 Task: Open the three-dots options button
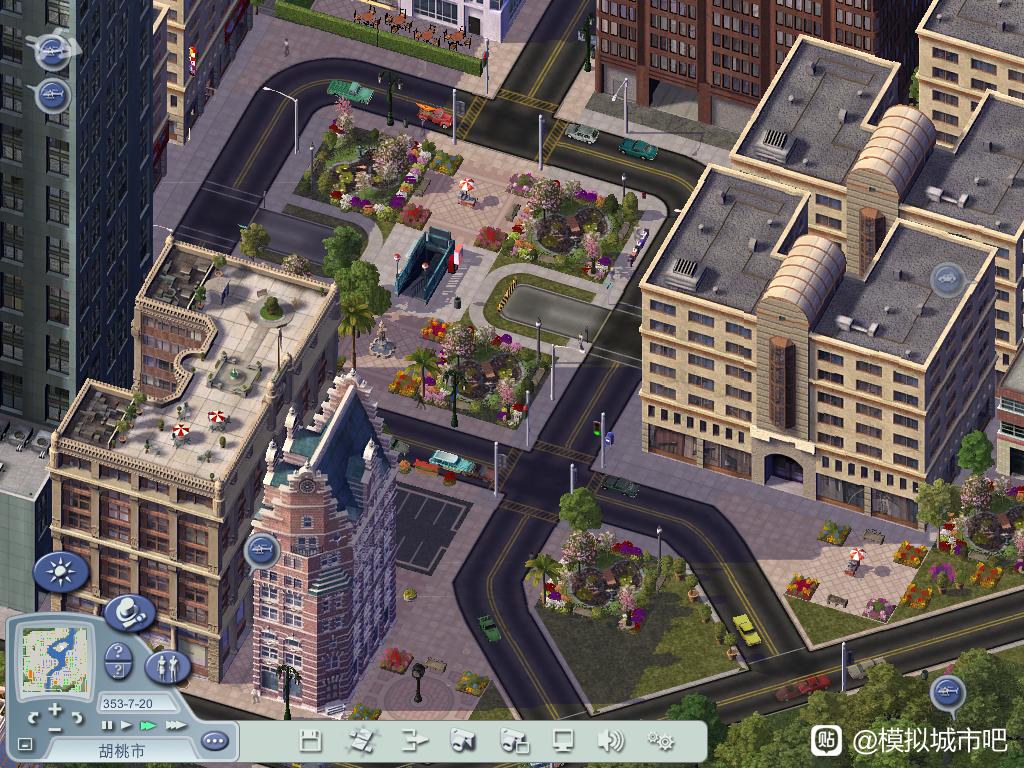point(214,741)
